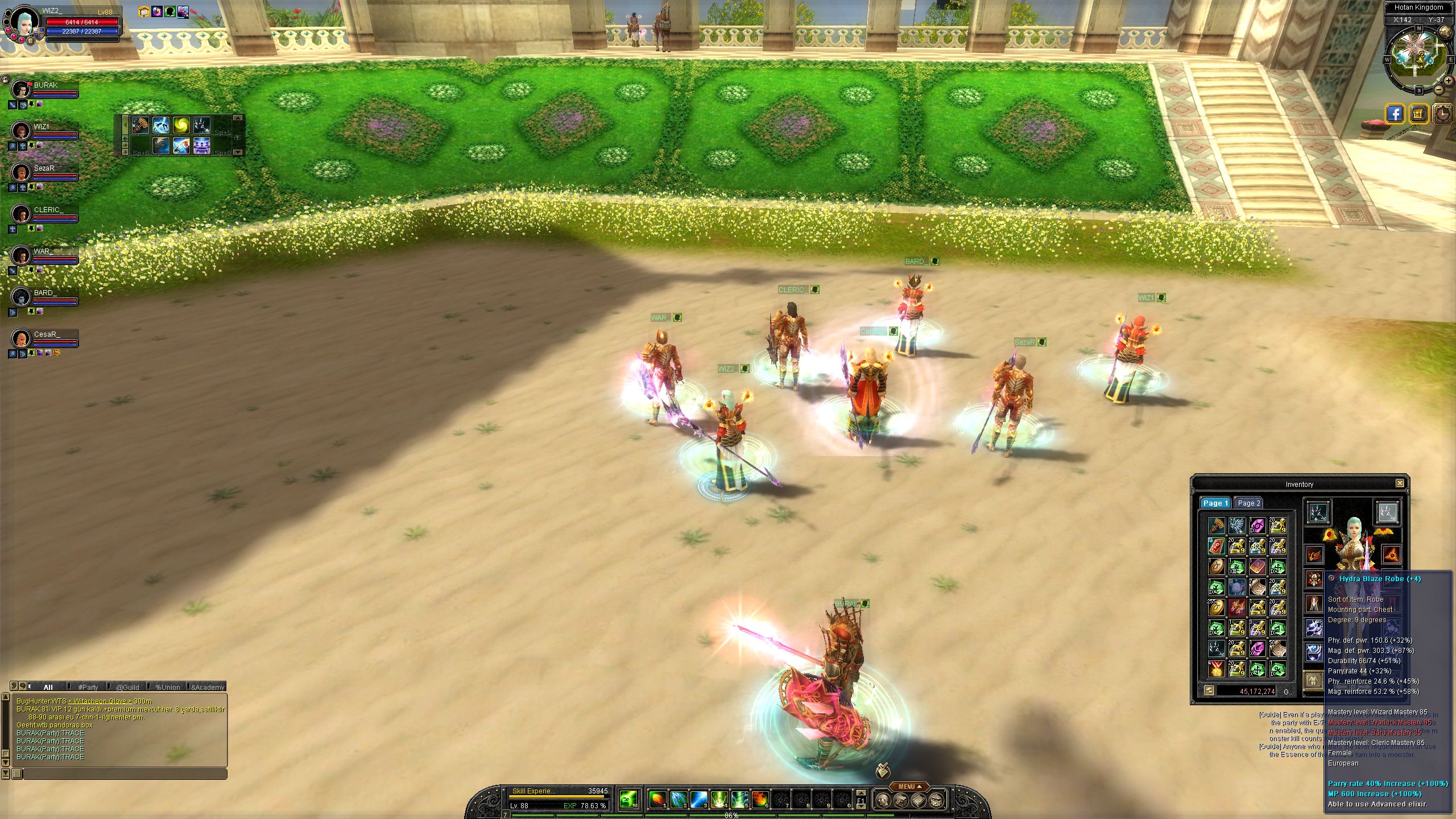Open the character info head icon

tap(882, 800)
